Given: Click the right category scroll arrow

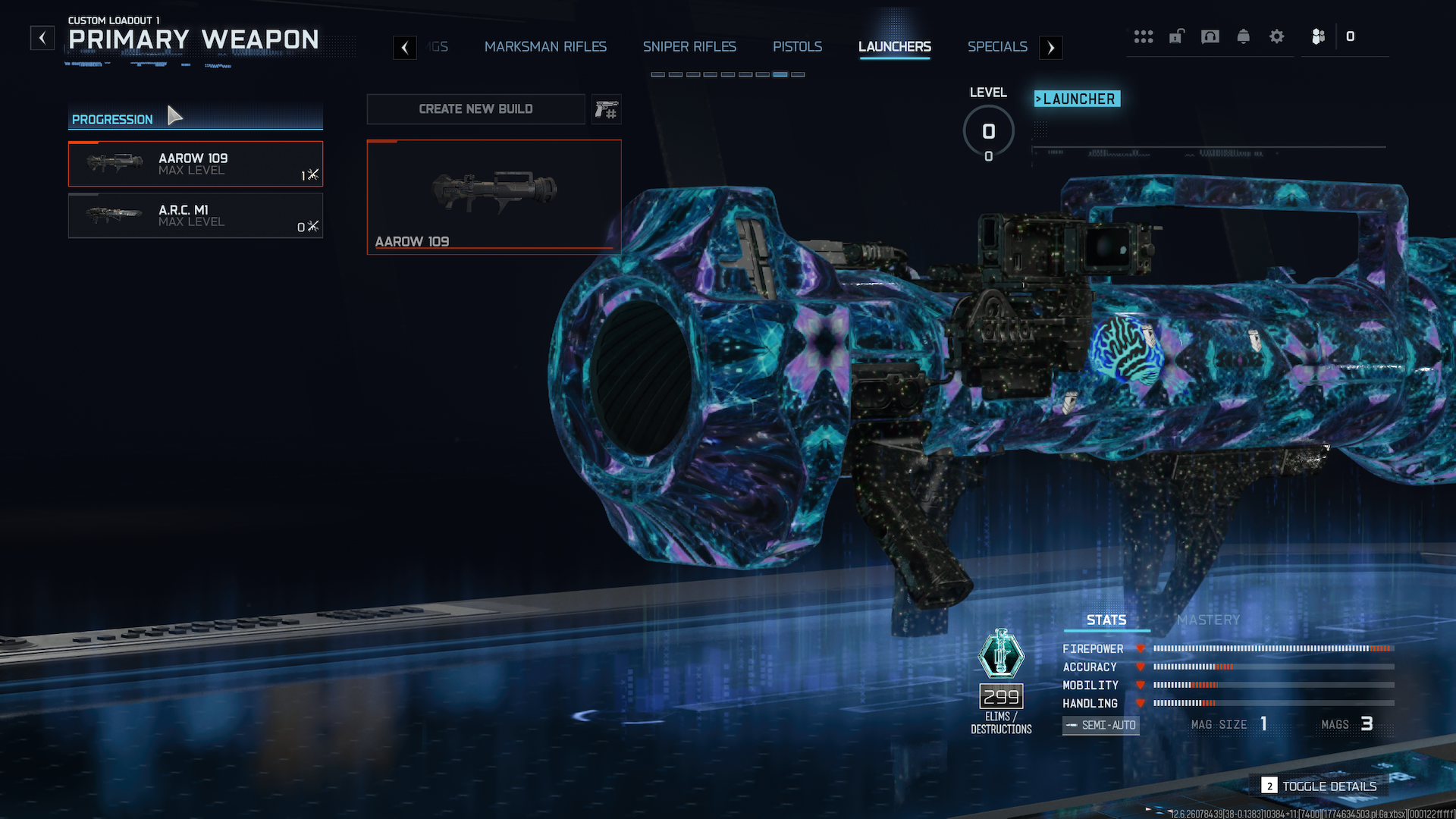Looking at the screenshot, I should pos(1050,48).
